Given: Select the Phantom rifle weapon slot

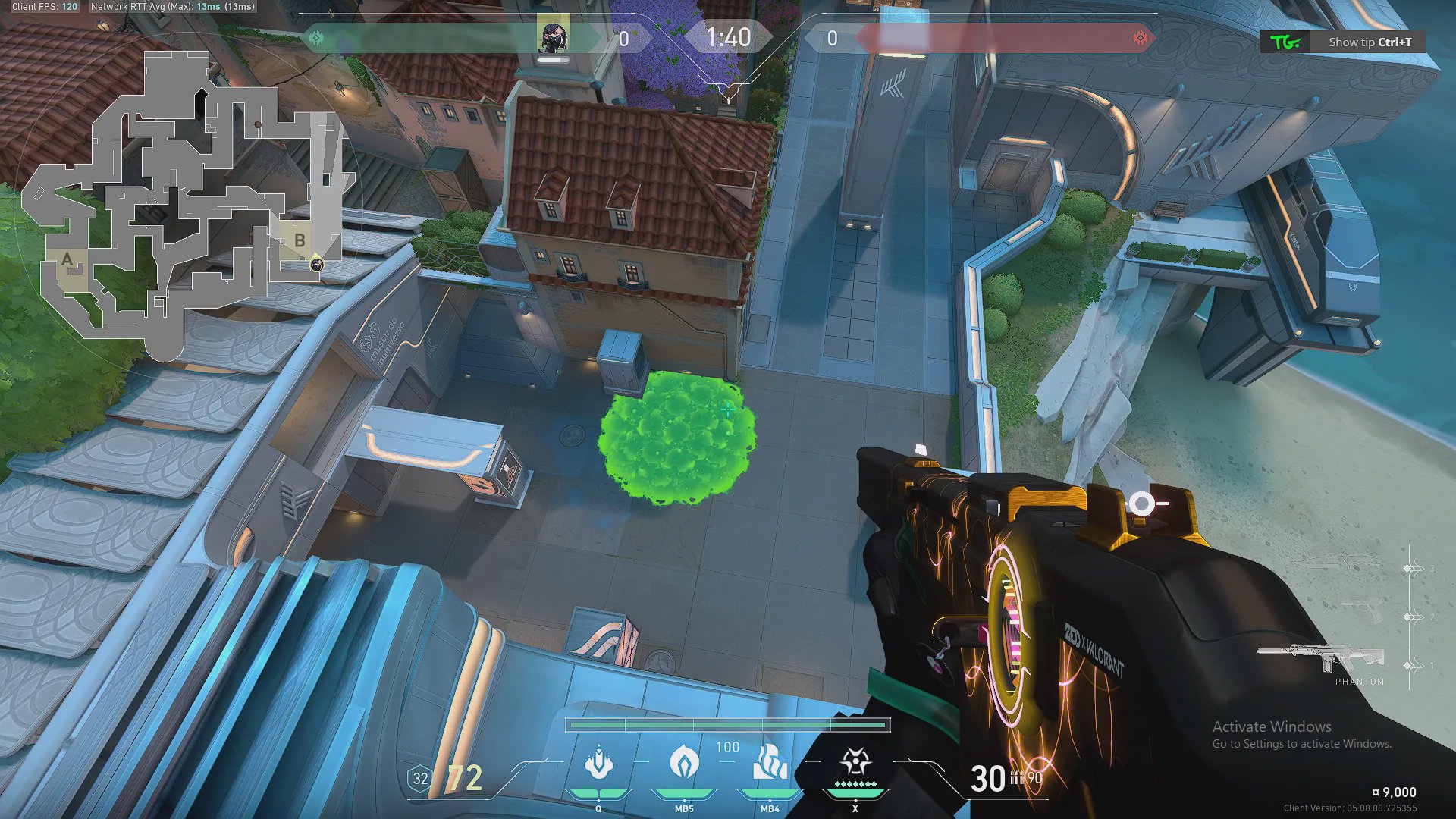Looking at the screenshot, I should [1321, 657].
